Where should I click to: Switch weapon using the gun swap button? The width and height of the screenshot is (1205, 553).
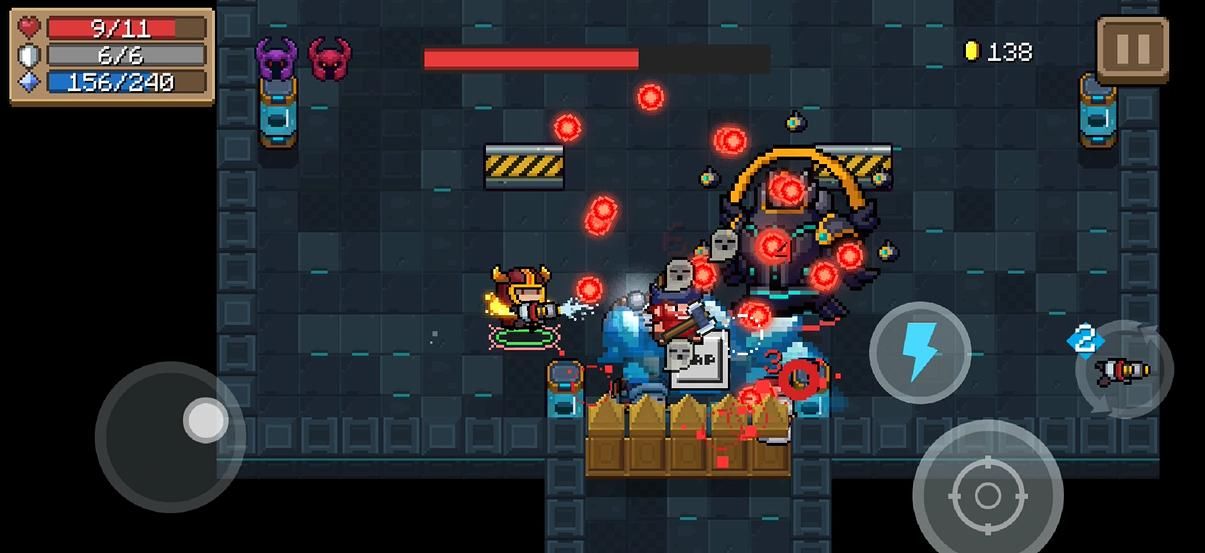tap(1124, 370)
